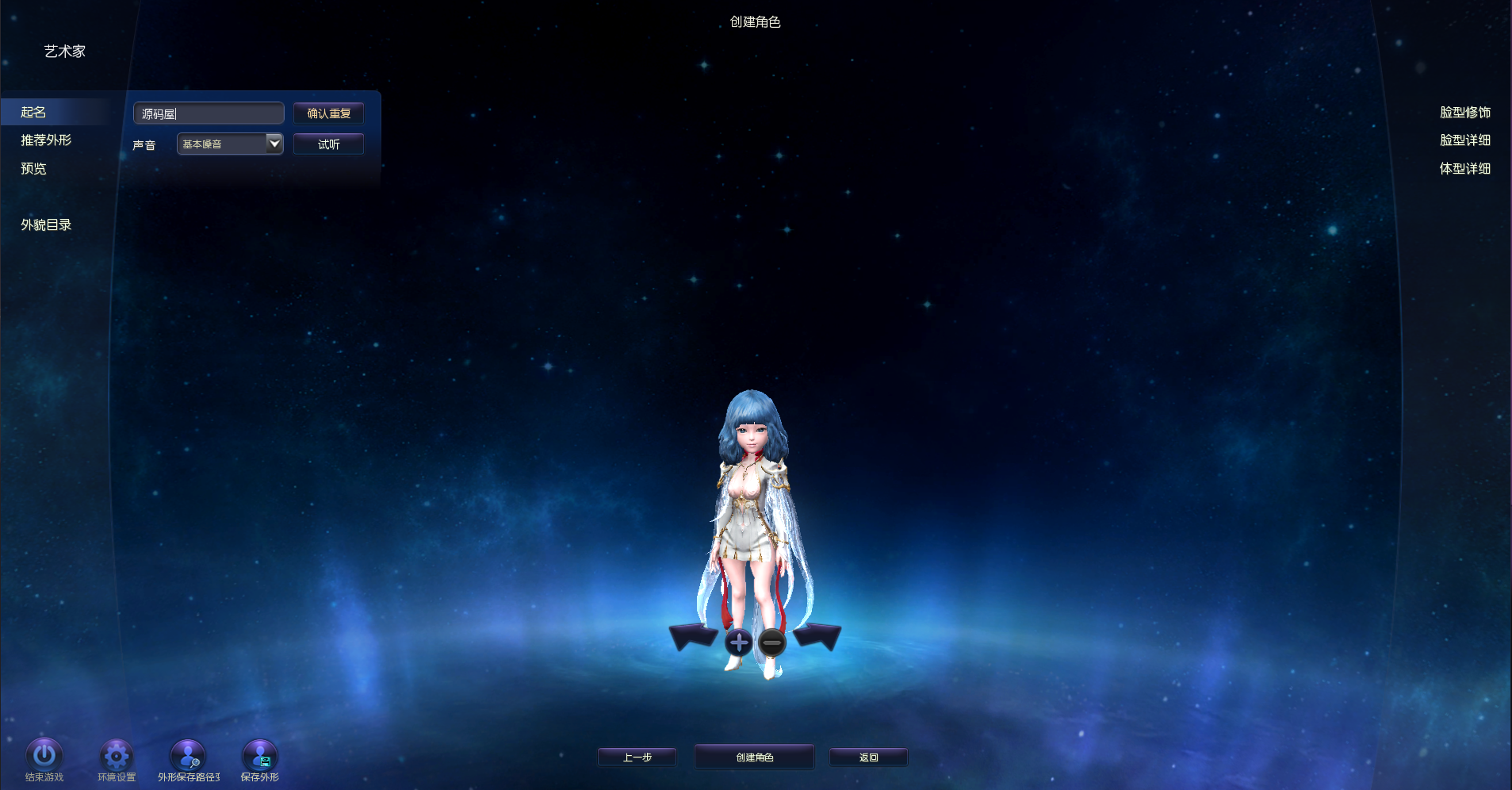Zoom in with the plus button
This screenshot has height=790, width=1512.
pos(738,642)
